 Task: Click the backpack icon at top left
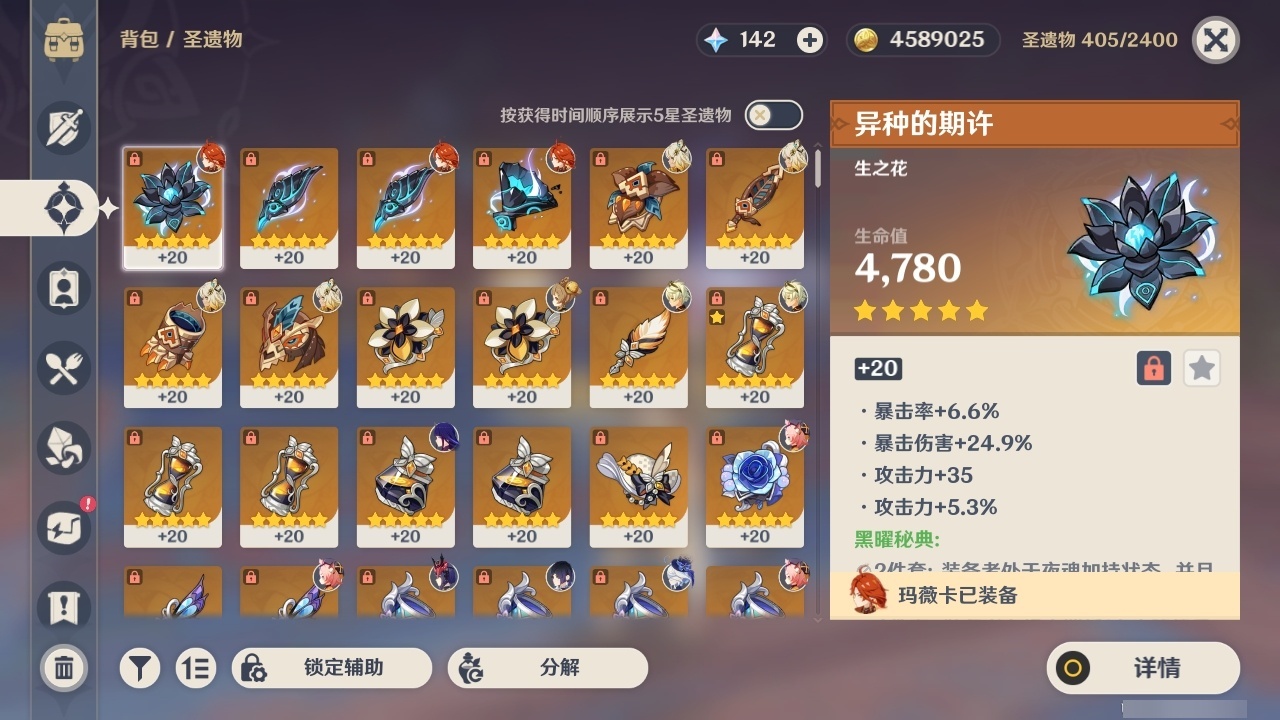(x=65, y=40)
